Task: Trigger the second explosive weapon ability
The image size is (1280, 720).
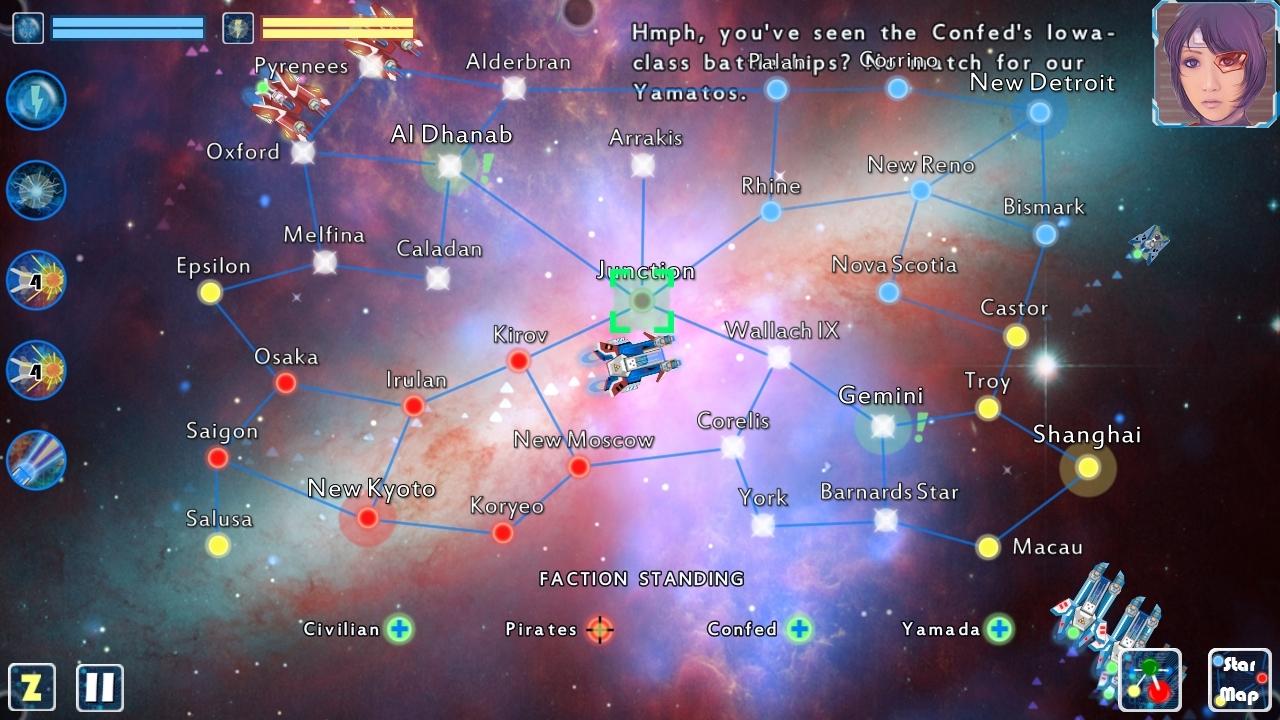Action: (x=35, y=372)
